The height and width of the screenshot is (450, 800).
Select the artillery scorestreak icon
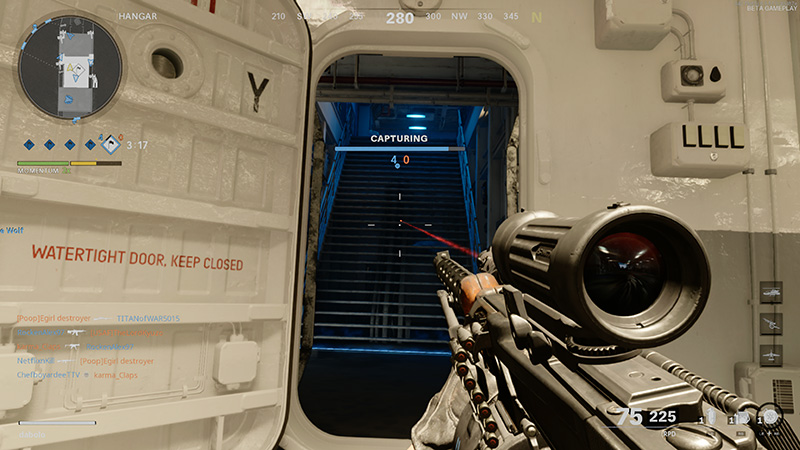[771, 322]
